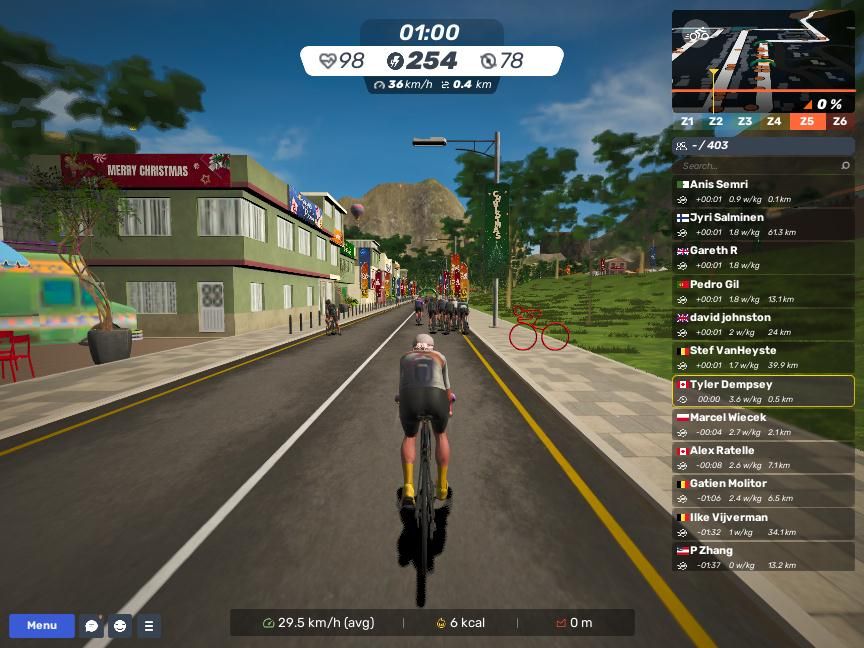This screenshot has height=648, width=864.
Task: Open the chat message bubble icon
Action: pyautogui.click(x=92, y=626)
